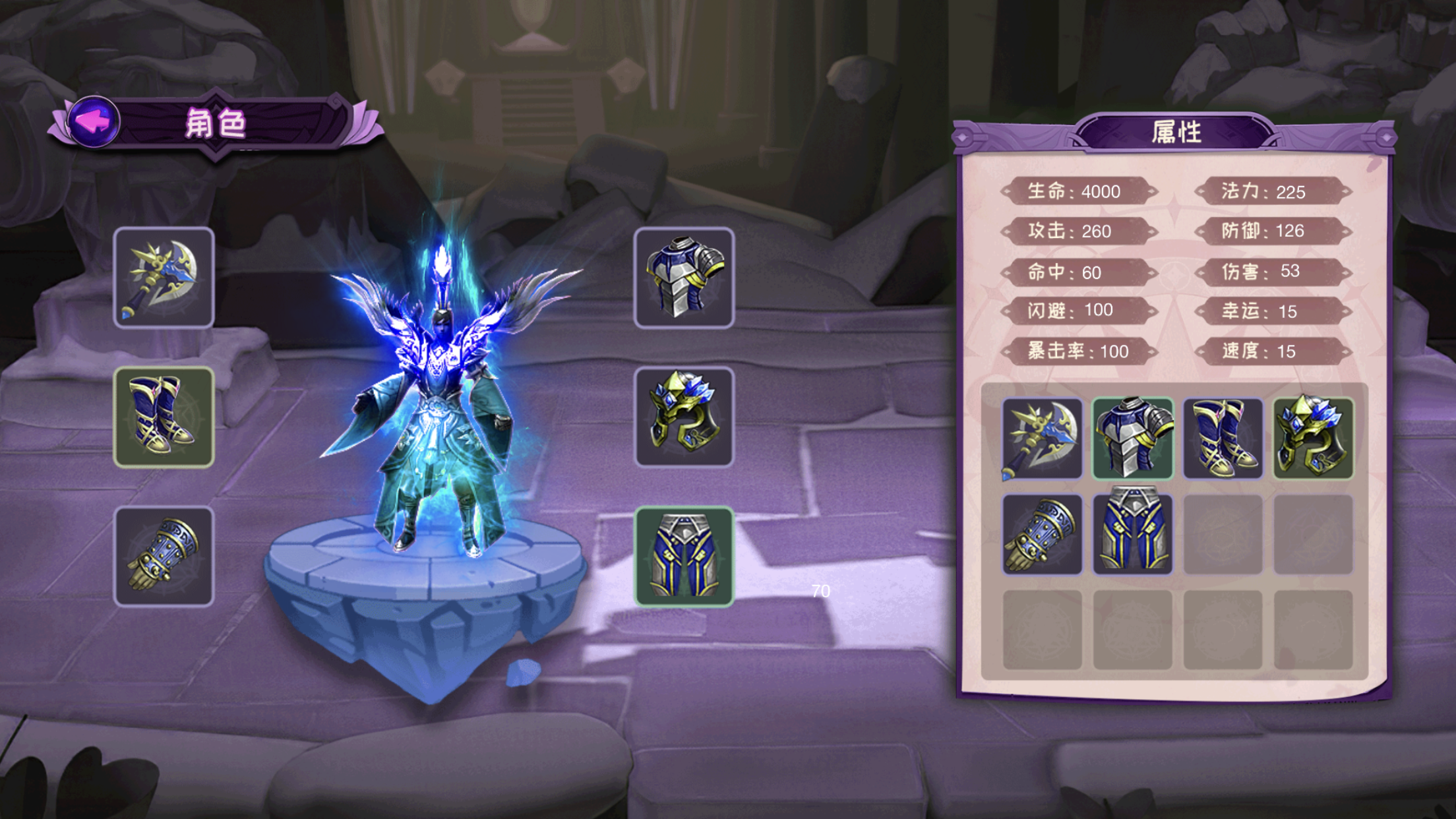This screenshot has width=1456, height=819.
Task: Select the equipped leg armor slot
Action: 684,557
